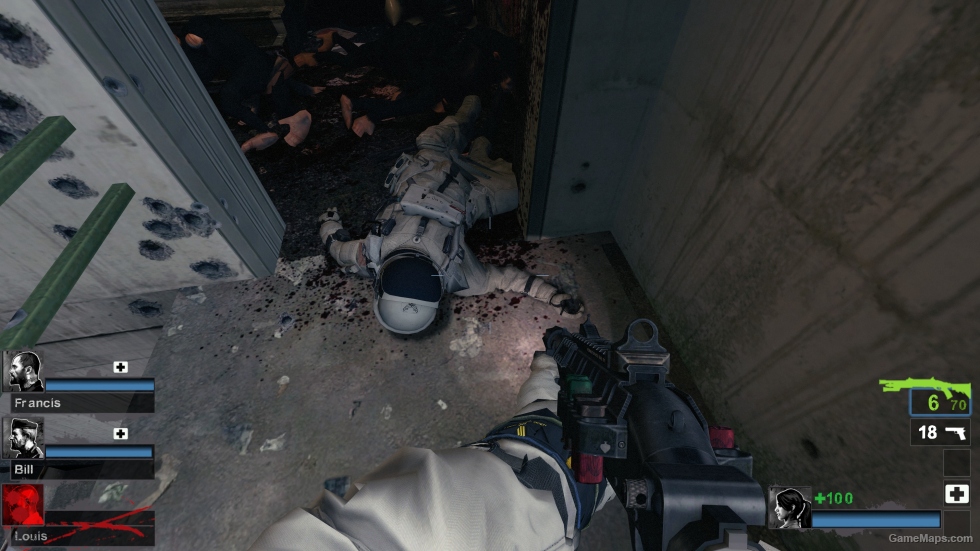Select Bill's teammate portrait

(x=25, y=438)
